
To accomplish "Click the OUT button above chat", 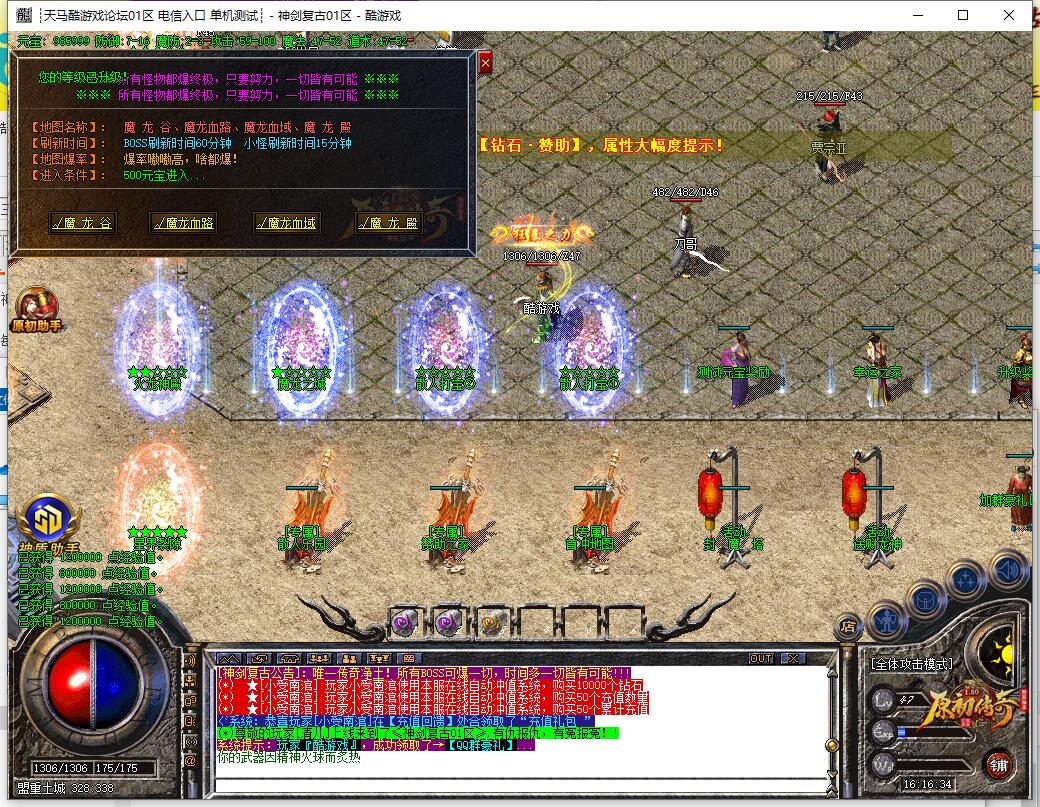I will [x=761, y=658].
